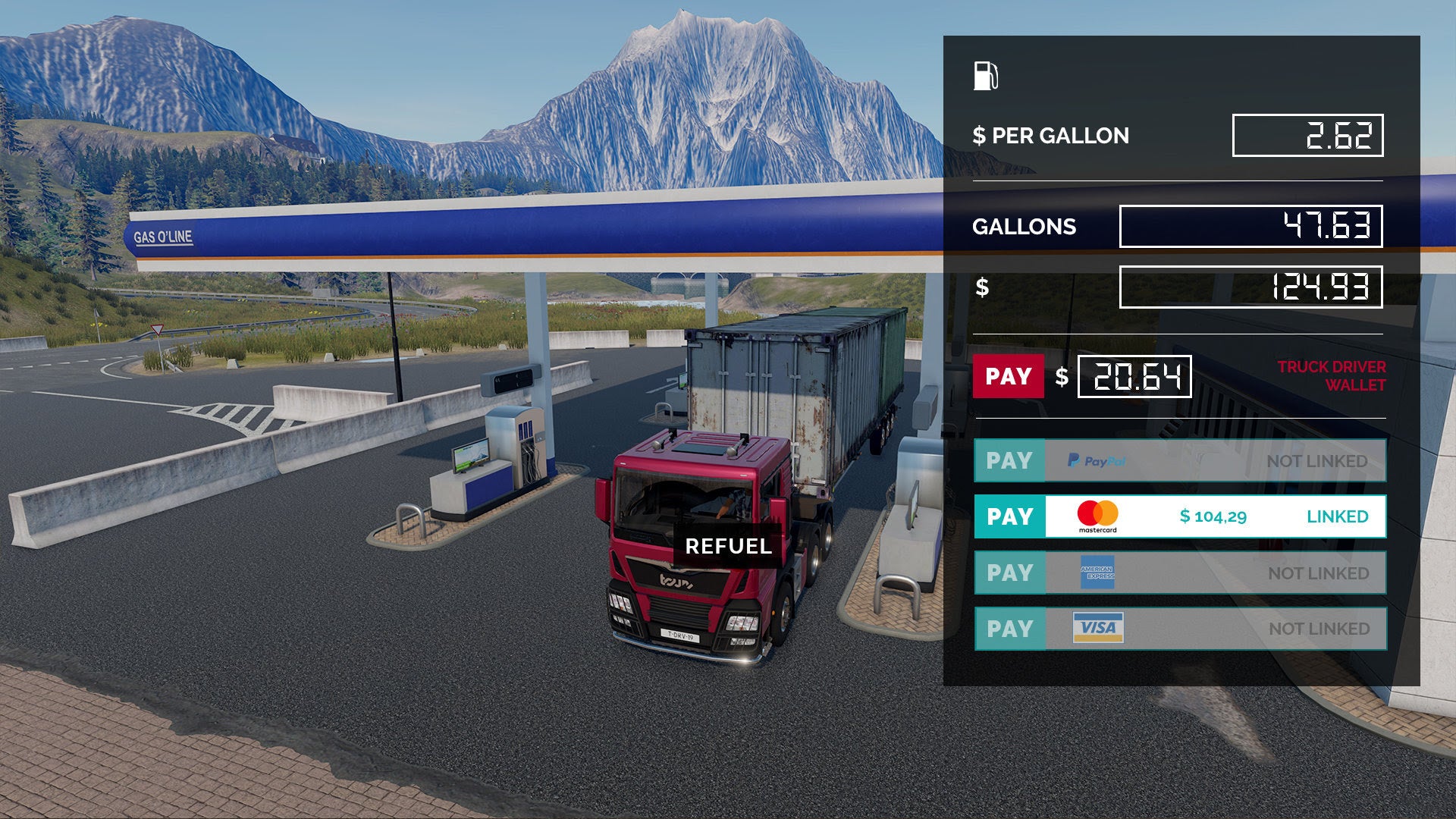Choose the PayPal payment option

[1009, 460]
